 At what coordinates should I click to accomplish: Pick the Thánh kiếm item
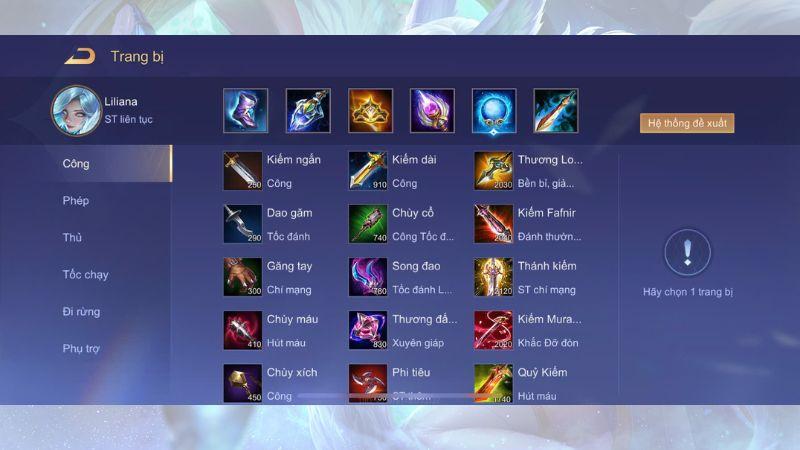click(x=493, y=277)
